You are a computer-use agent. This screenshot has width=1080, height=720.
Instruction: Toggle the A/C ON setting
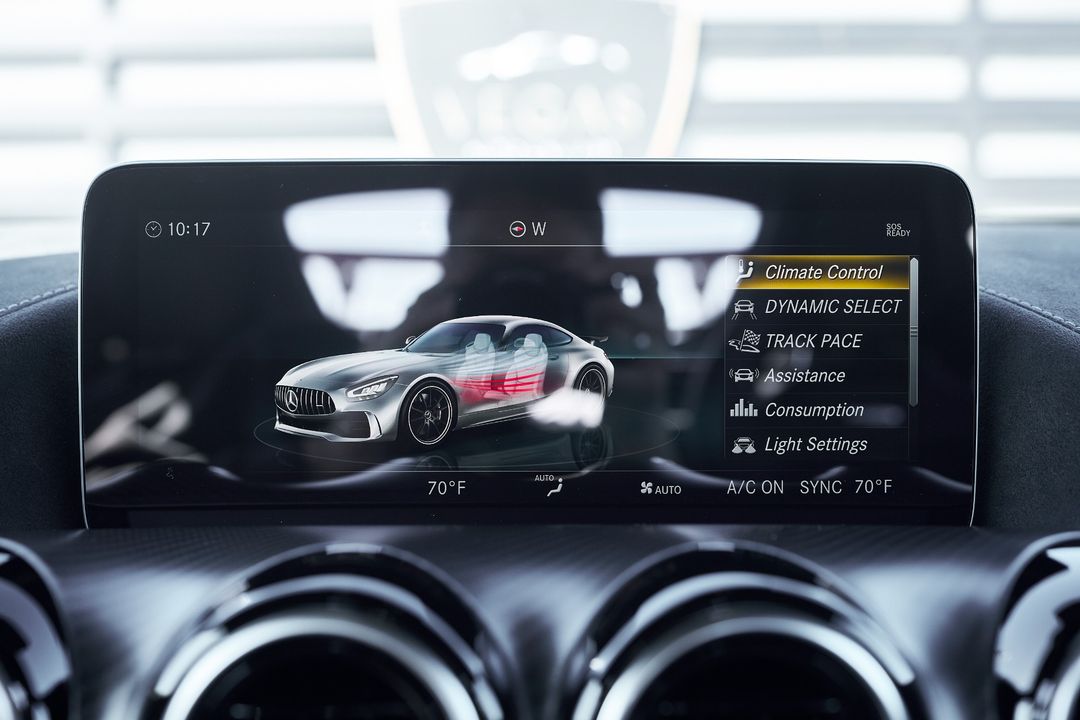click(755, 488)
